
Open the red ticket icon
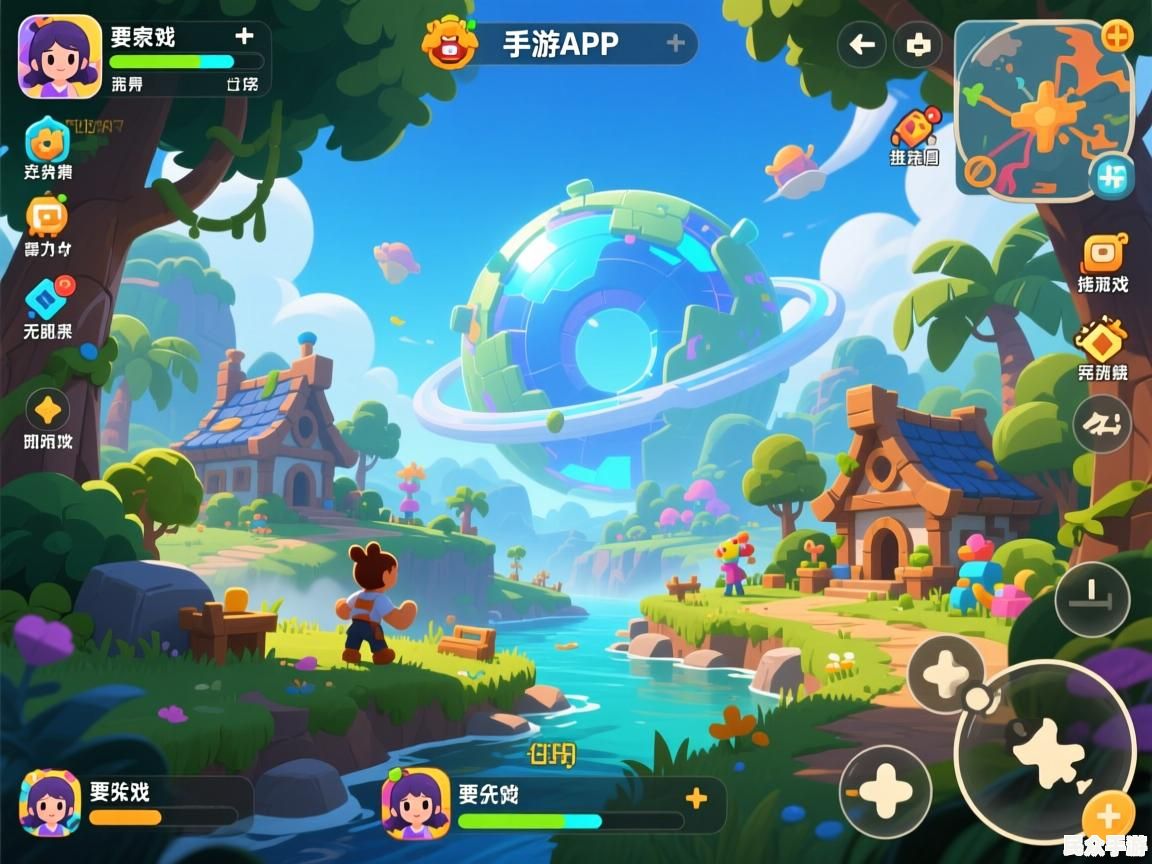(x=916, y=128)
